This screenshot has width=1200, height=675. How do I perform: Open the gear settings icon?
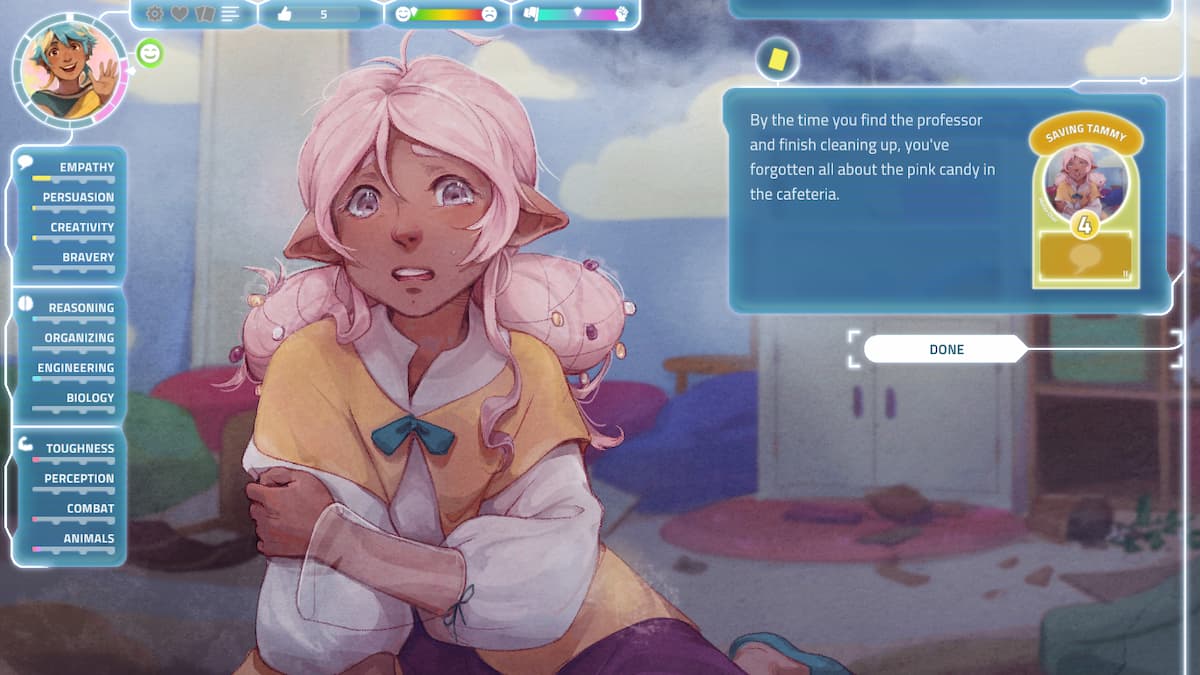coord(155,14)
